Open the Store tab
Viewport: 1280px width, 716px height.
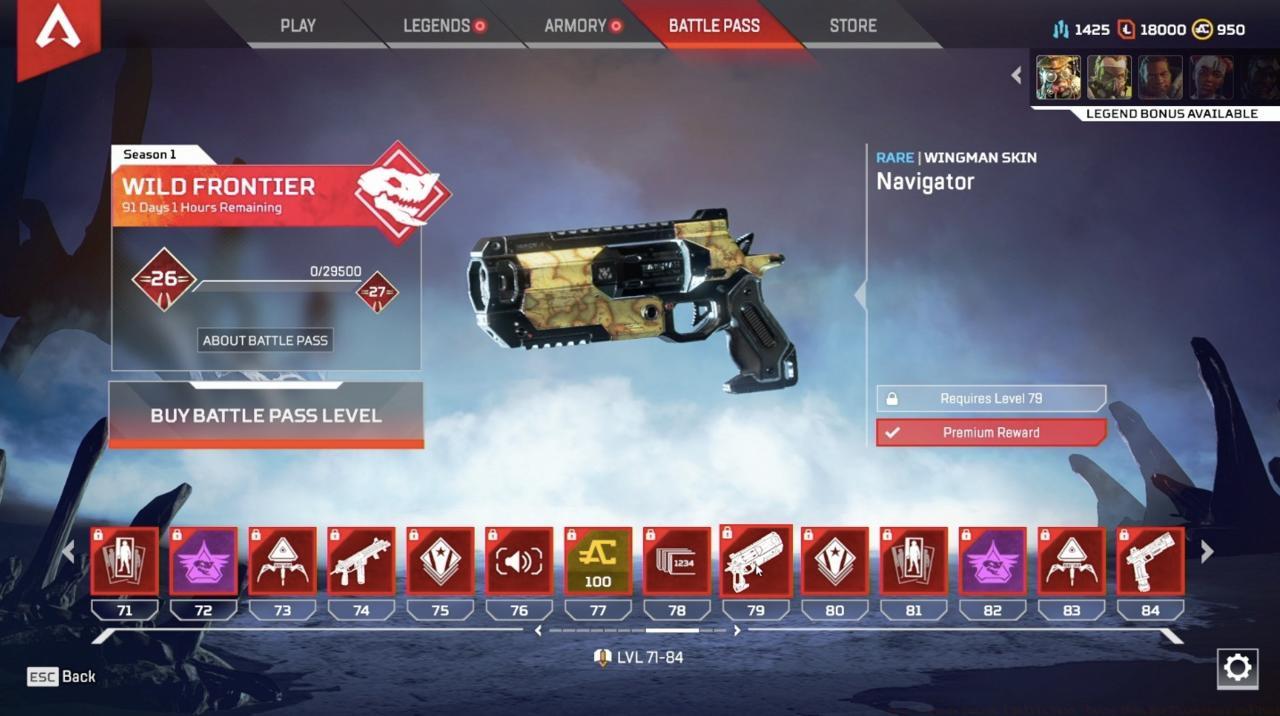(853, 26)
